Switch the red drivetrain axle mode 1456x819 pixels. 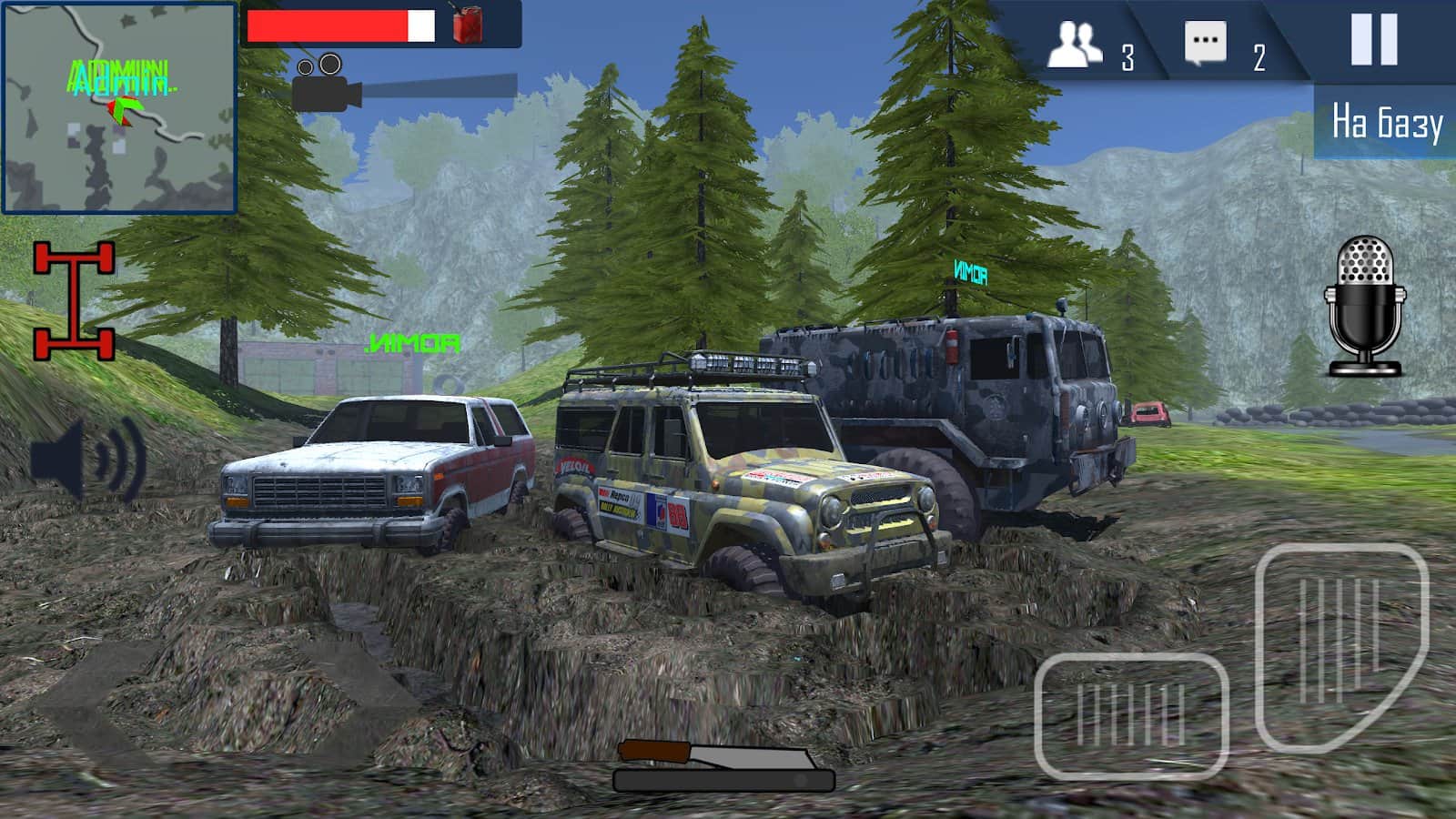point(75,300)
